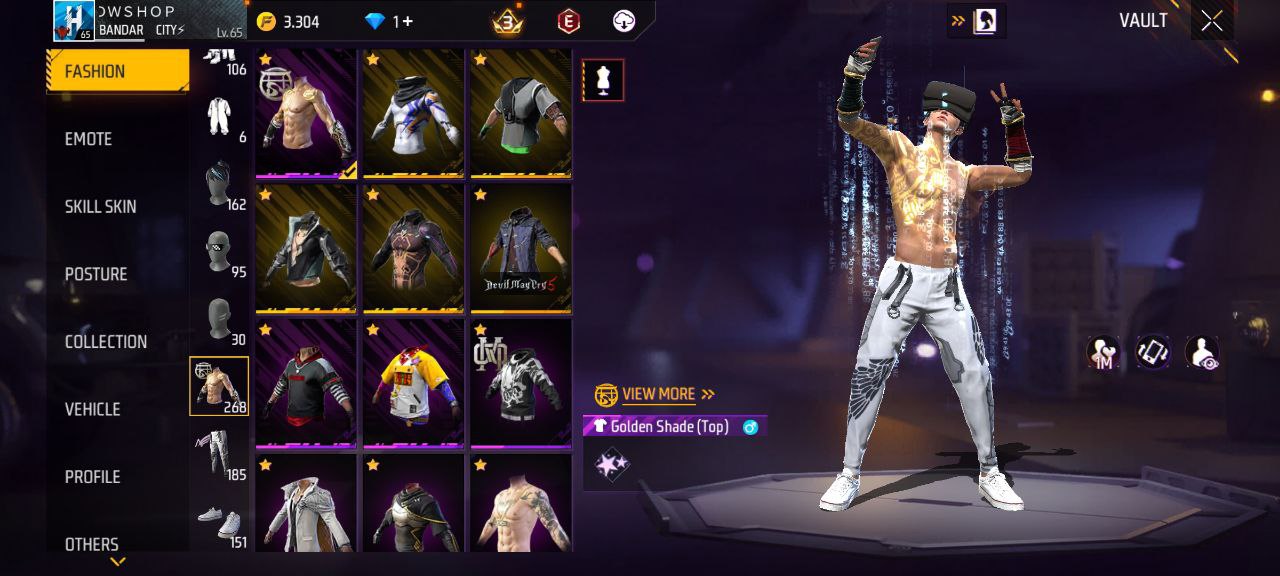This screenshot has width=1280, height=576.
Task: Add gold coins with the plus button
Action: (x=288, y=22)
